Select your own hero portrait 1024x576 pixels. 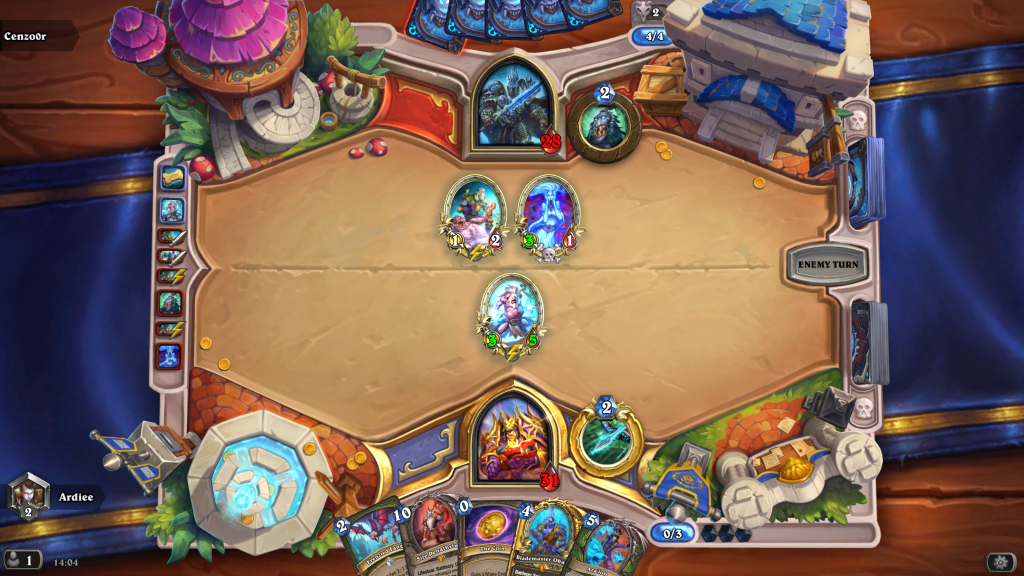pyautogui.click(x=512, y=439)
